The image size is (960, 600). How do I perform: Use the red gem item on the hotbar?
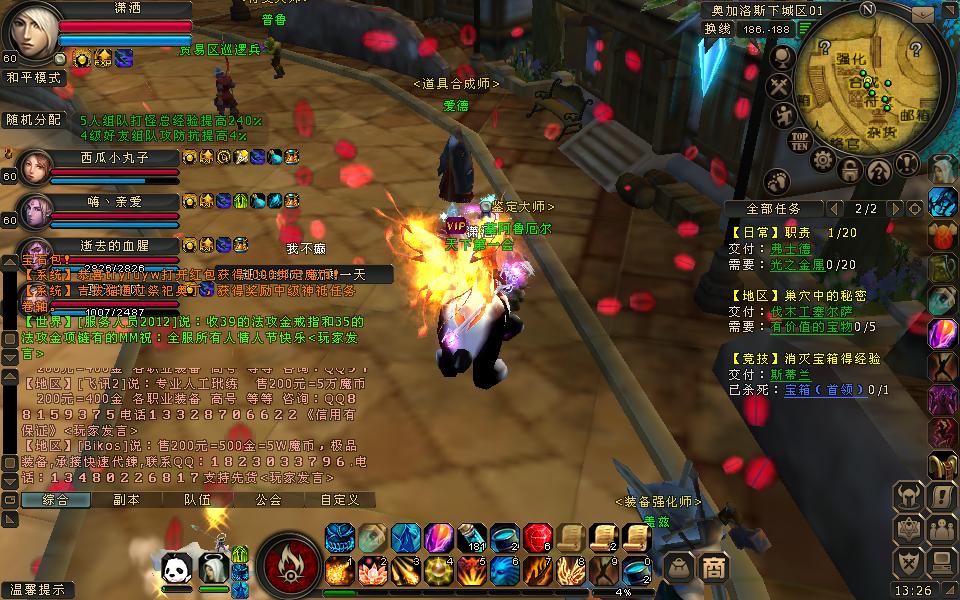point(537,538)
